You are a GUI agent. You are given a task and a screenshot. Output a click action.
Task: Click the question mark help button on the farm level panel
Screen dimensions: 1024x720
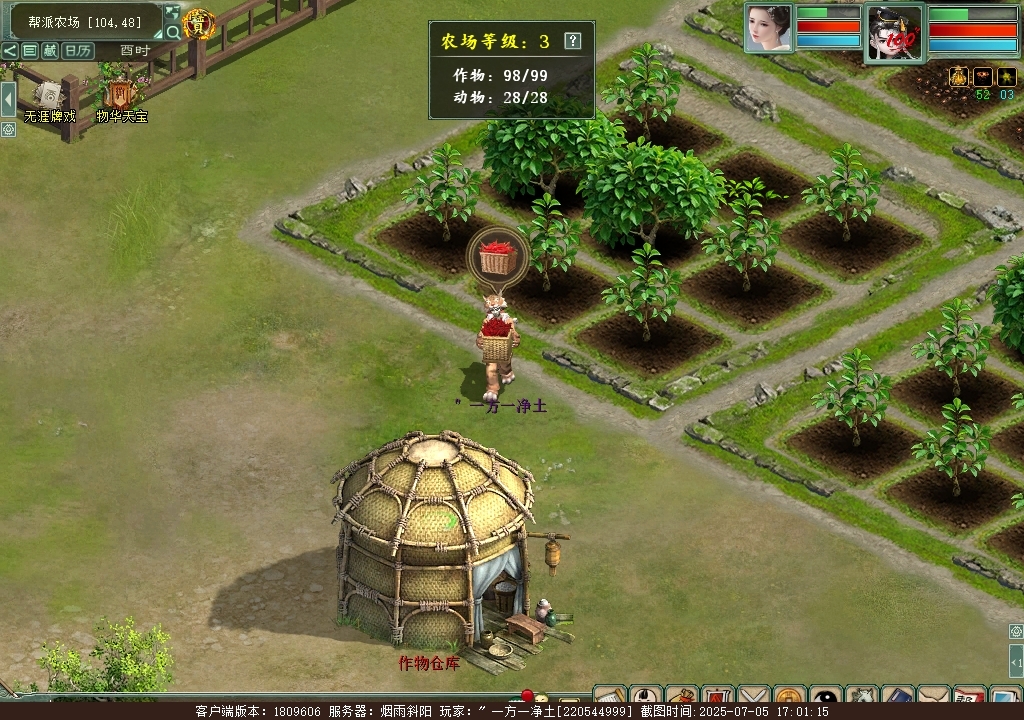point(572,41)
